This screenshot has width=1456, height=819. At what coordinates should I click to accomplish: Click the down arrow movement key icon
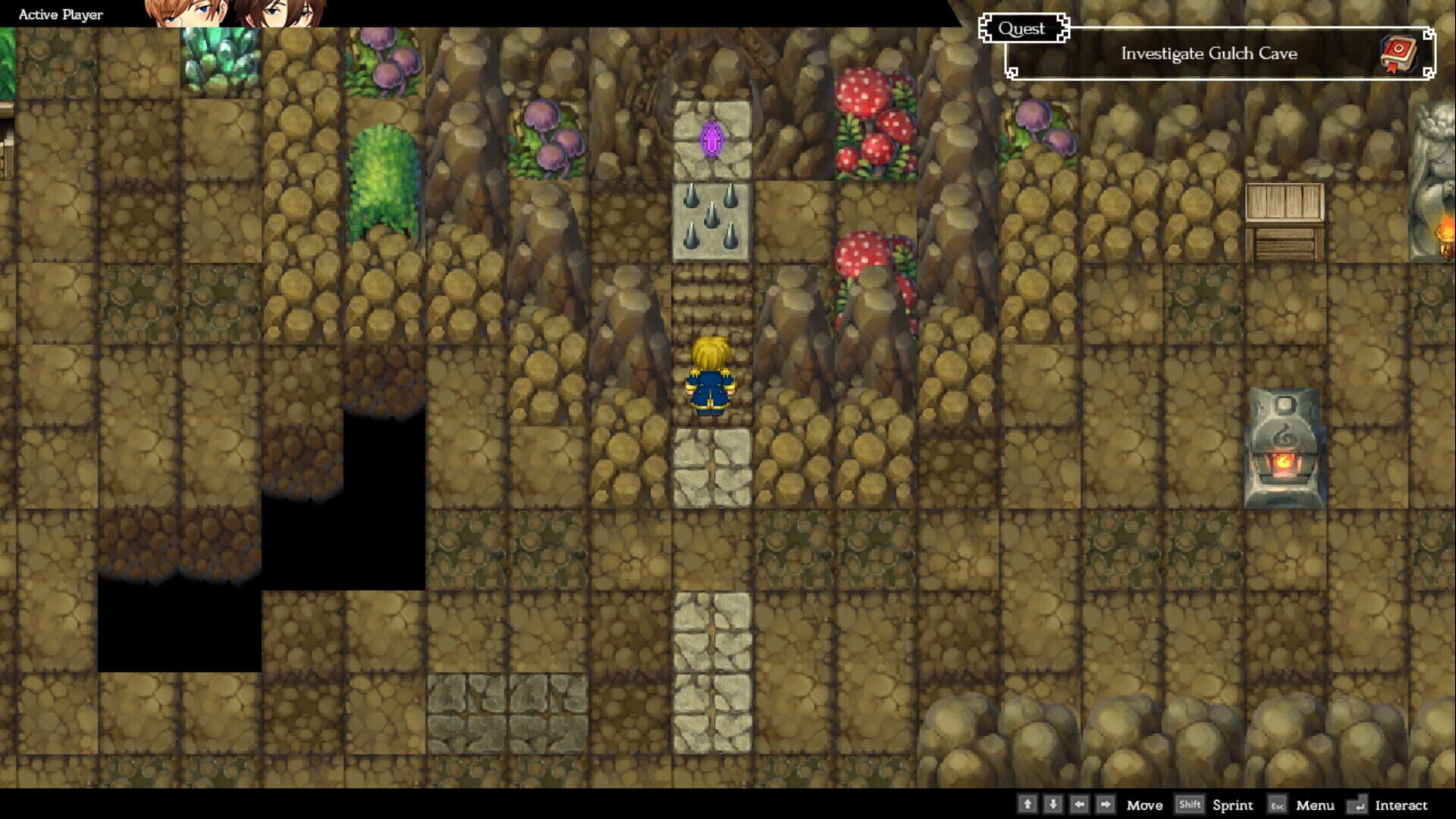(1054, 805)
